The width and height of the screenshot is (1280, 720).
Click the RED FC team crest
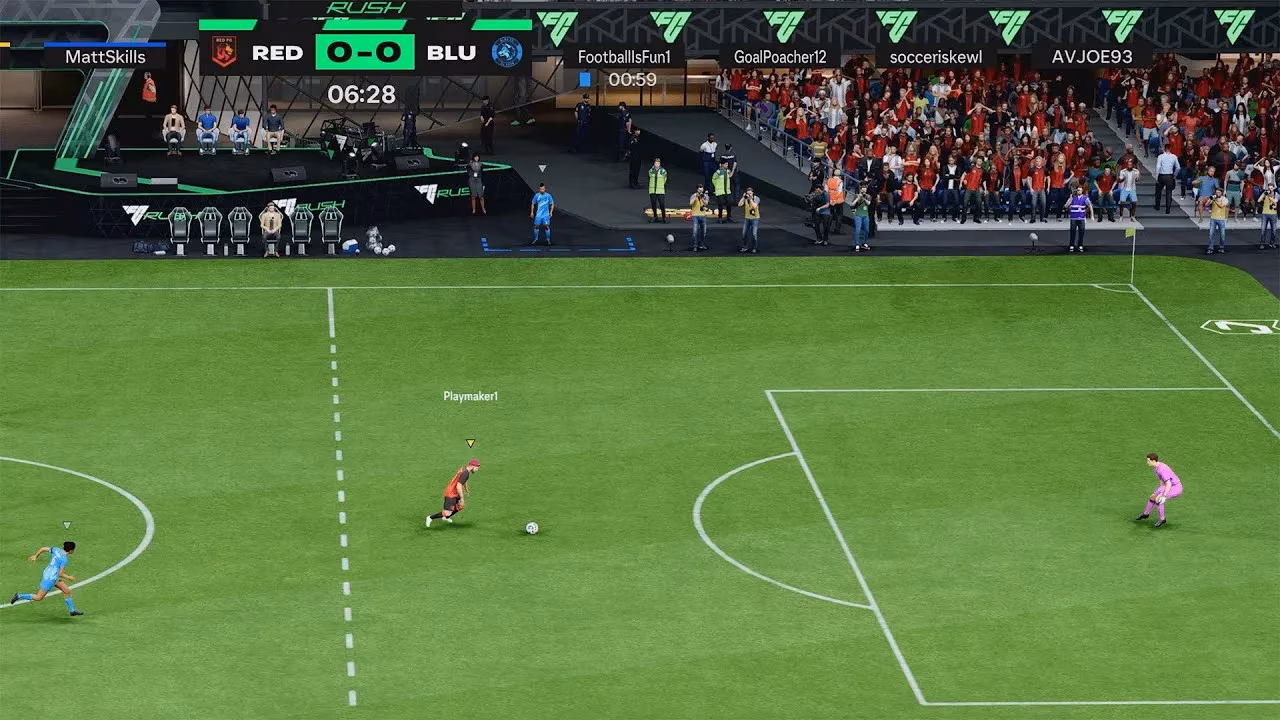[224, 50]
